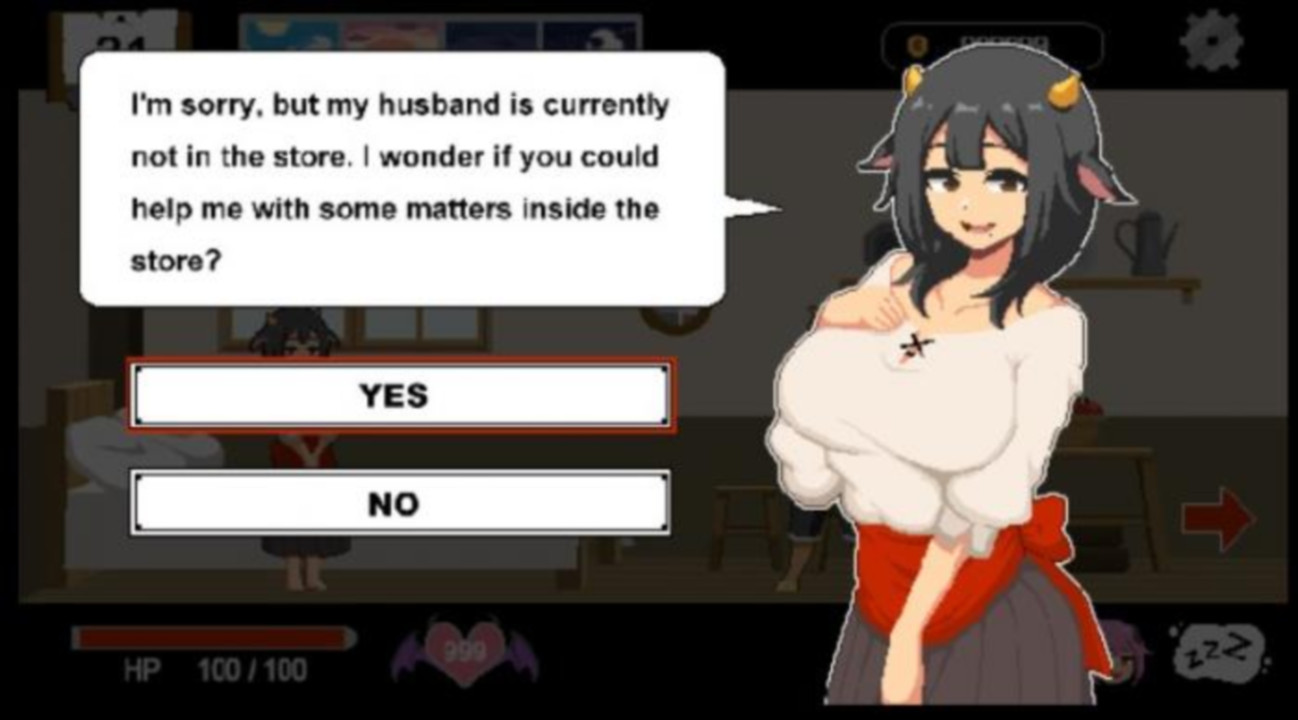The width and height of the screenshot is (1298, 720).
Task: Choose the YES dialogue option
Action: pyautogui.click(x=400, y=396)
